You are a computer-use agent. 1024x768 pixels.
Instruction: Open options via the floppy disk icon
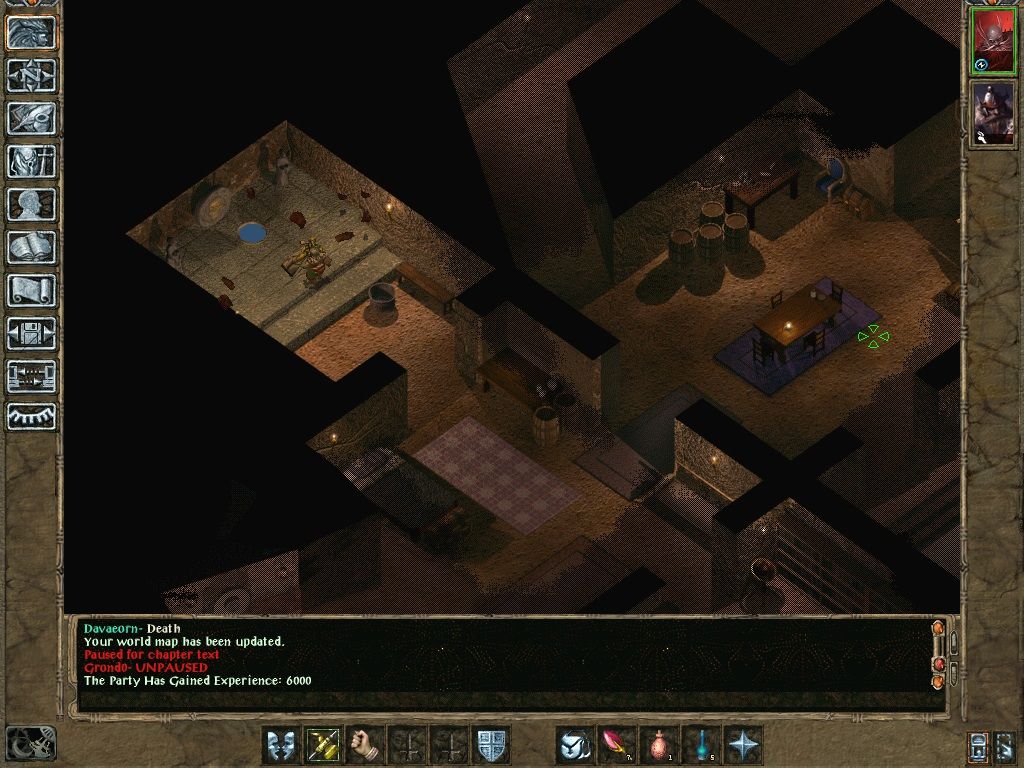click(x=32, y=333)
